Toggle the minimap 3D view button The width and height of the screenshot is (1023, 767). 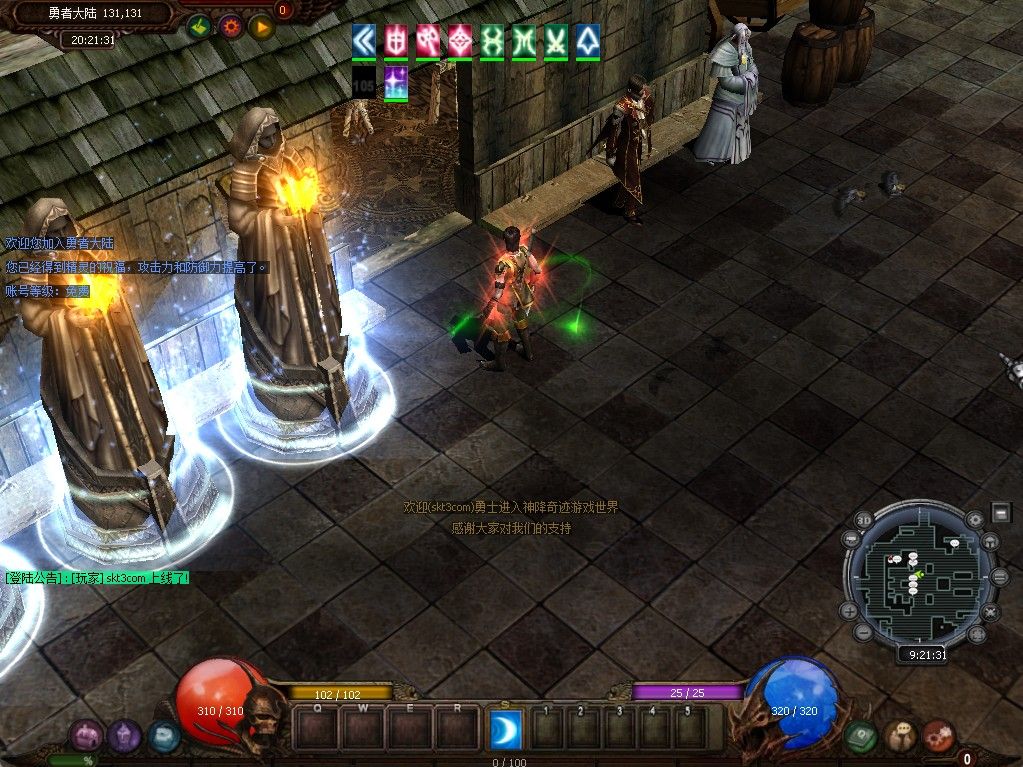tap(865, 521)
